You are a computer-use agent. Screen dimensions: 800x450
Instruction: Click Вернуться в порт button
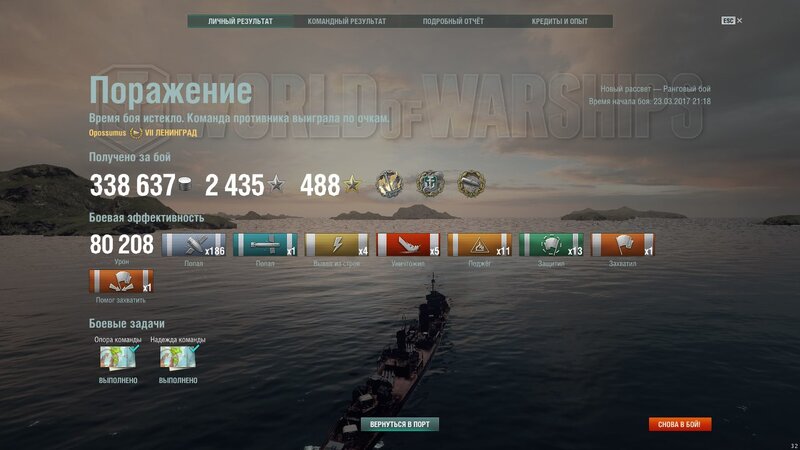(400, 424)
